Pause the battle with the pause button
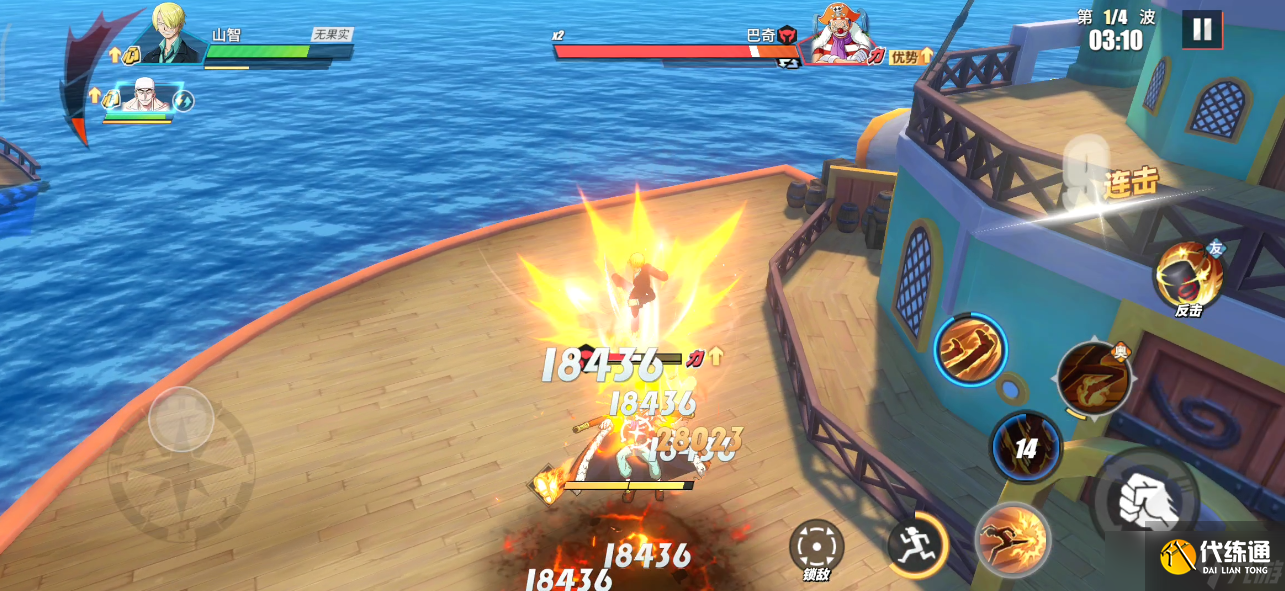This screenshot has width=1285, height=591. pyautogui.click(x=1202, y=29)
